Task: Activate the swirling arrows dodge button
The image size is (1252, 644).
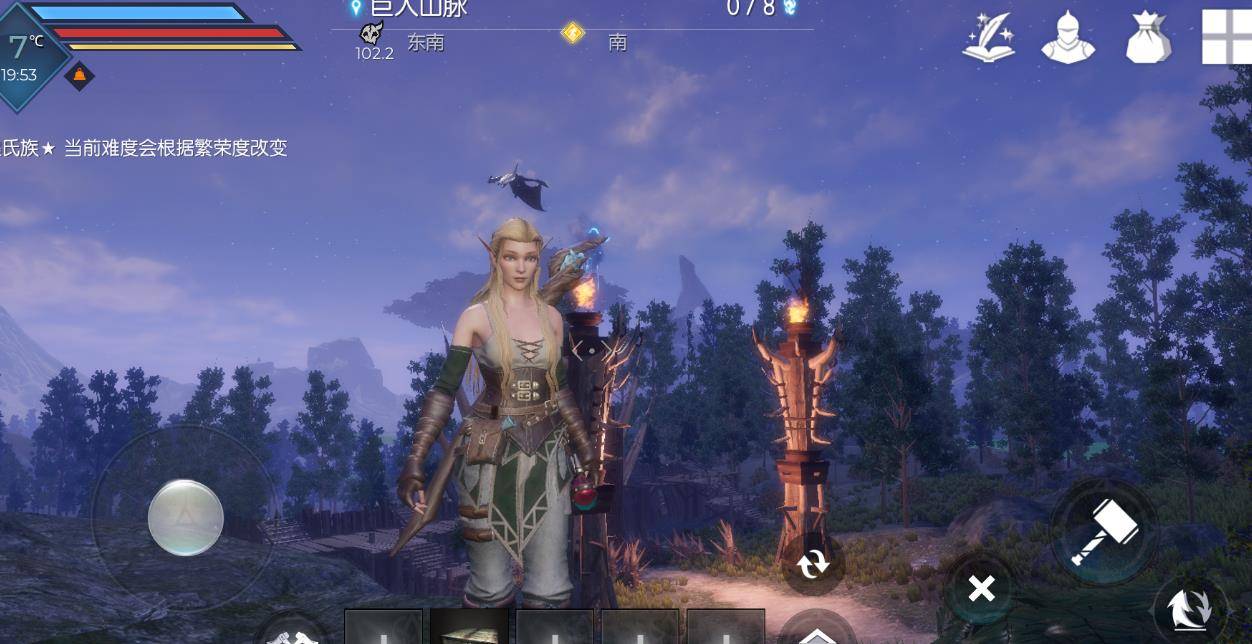Action: click(x=1189, y=609)
